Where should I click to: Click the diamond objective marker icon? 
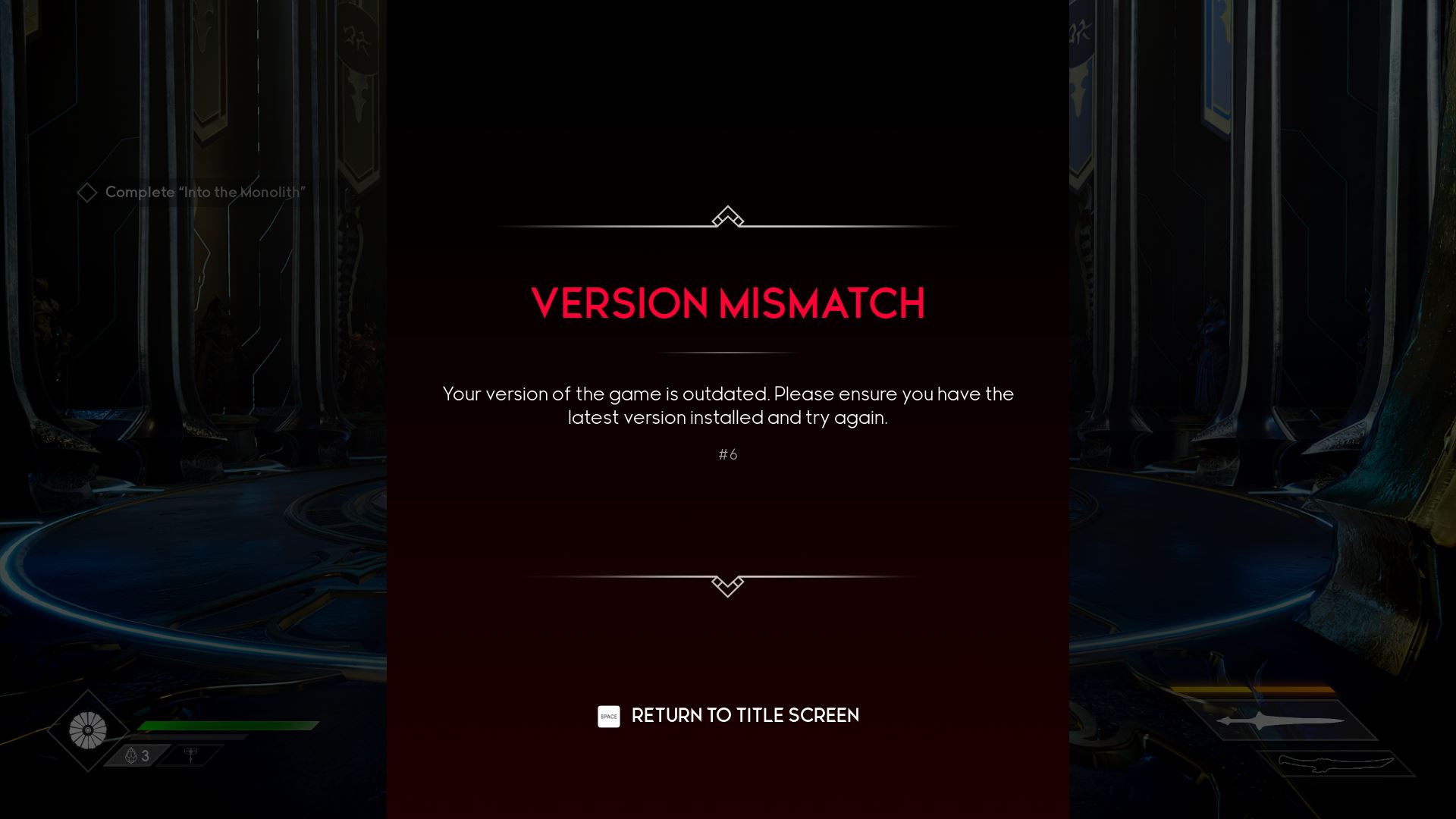click(88, 192)
